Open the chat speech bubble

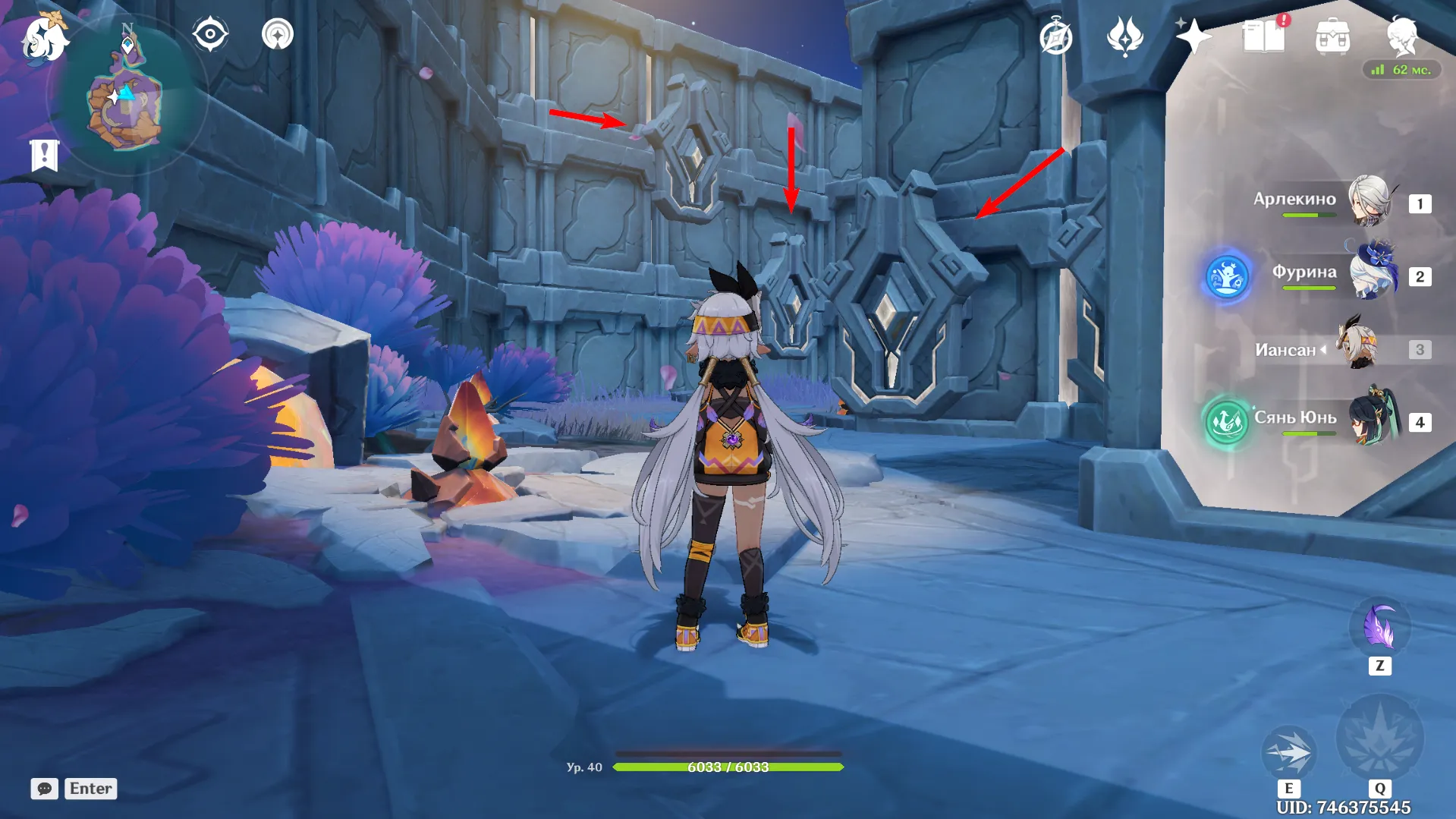pos(44,789)
